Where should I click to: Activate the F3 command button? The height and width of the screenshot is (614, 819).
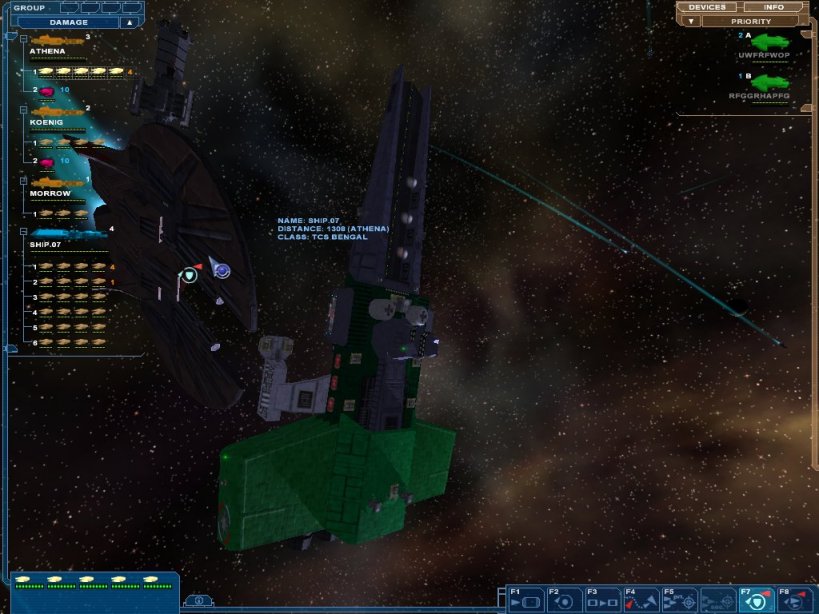click(601, 600)
